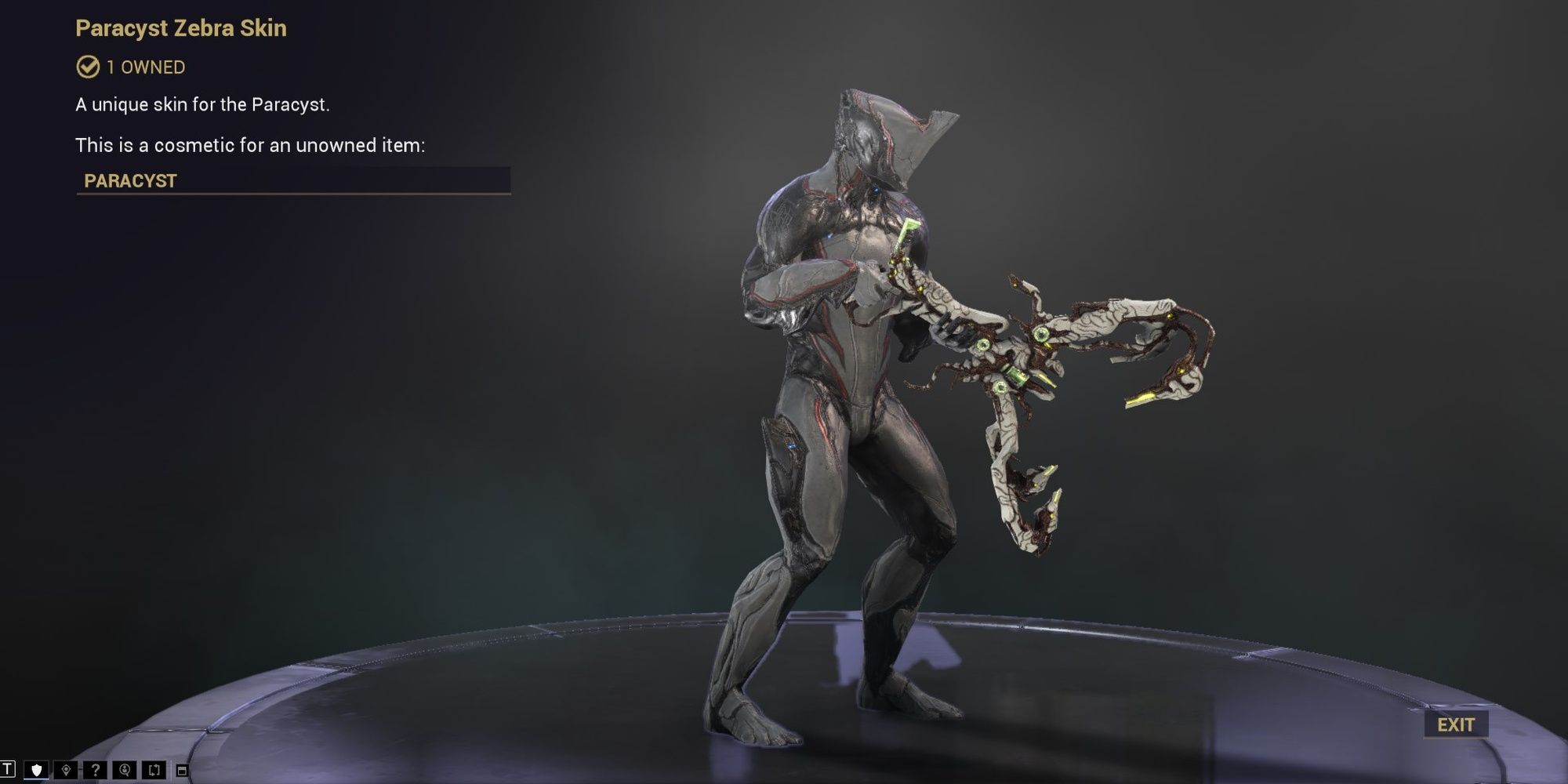The image size is (1568, 784).
Task: Click the highlighted PARACYST row bar
Action: pyautogui.click(x=294, y=179)
